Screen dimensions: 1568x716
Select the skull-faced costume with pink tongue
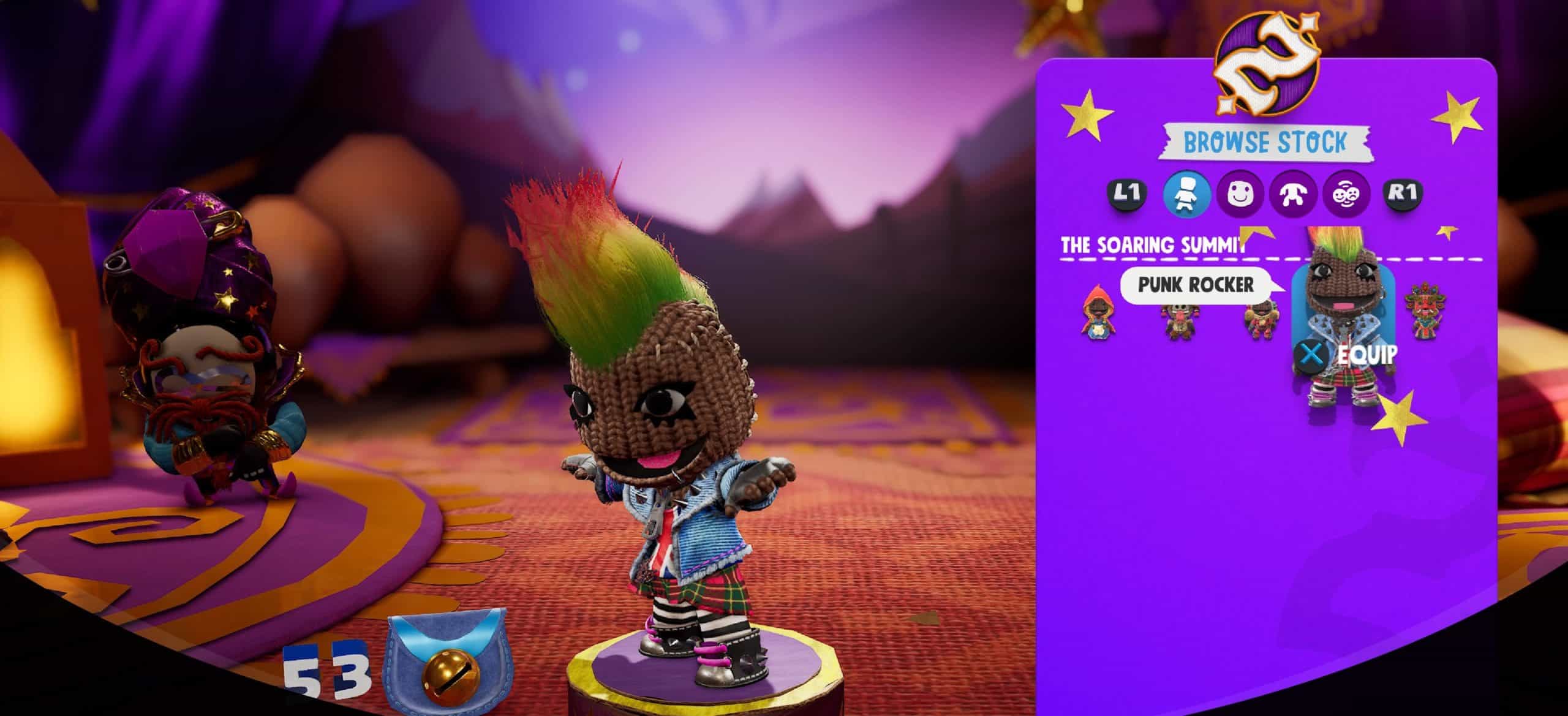(1180, 320)
